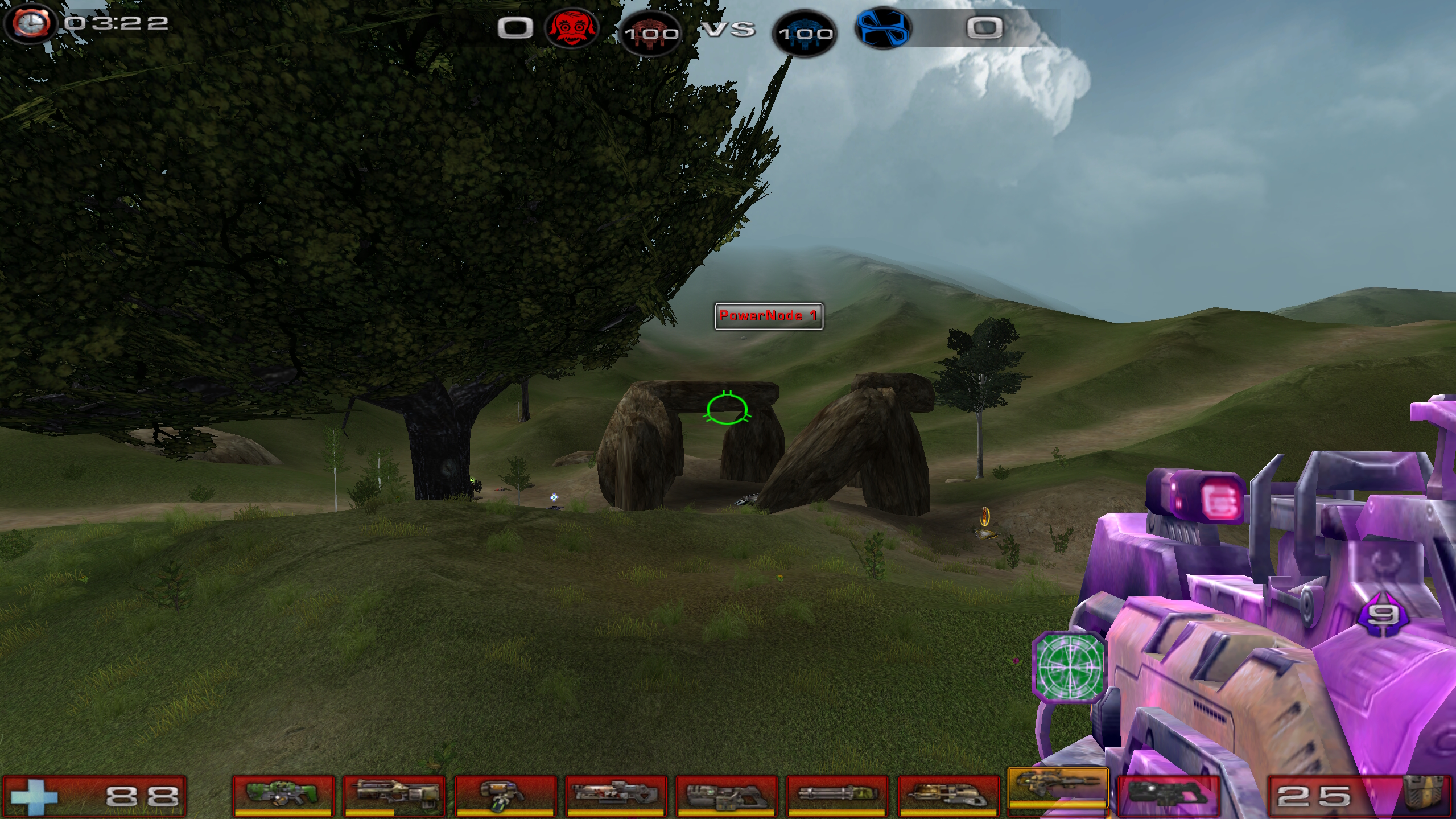1456x819 pixels.
Task: Click the green hexagonal targeting icon
Action: [1069, 666]
